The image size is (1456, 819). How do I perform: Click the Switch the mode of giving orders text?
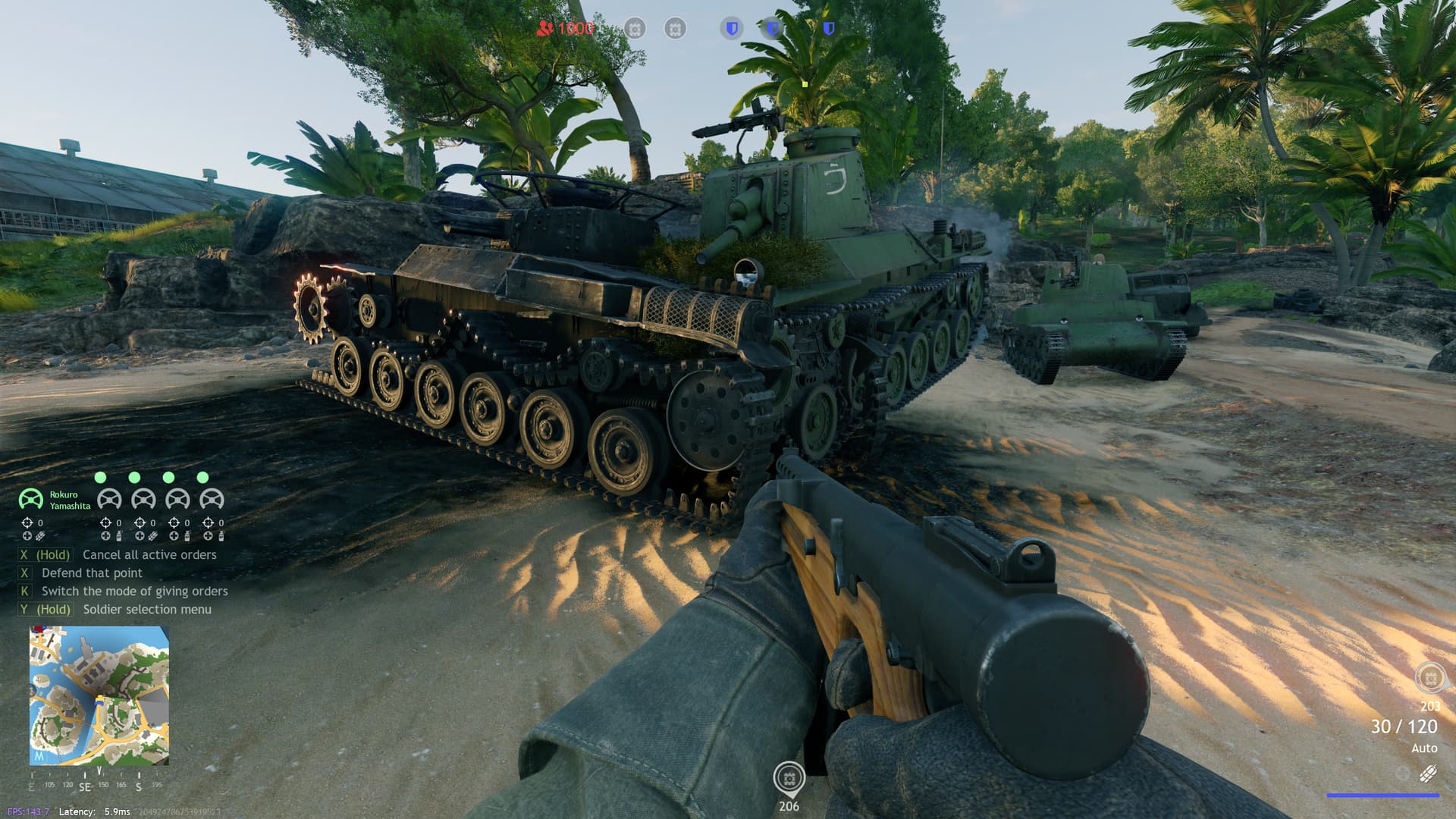click(136, 591)
